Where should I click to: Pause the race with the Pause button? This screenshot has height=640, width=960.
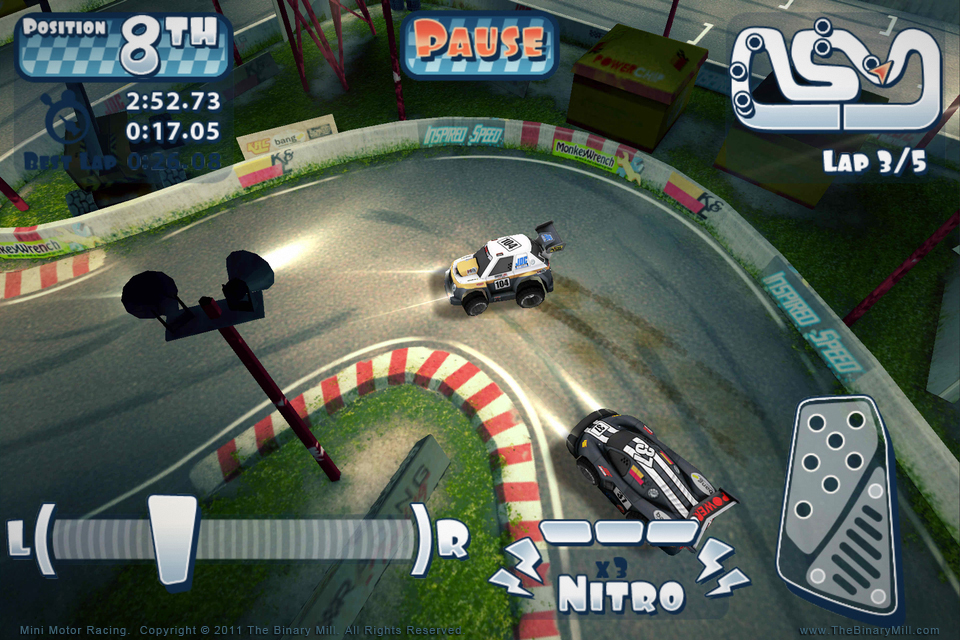pyautogui.click(x=479, y=43)
